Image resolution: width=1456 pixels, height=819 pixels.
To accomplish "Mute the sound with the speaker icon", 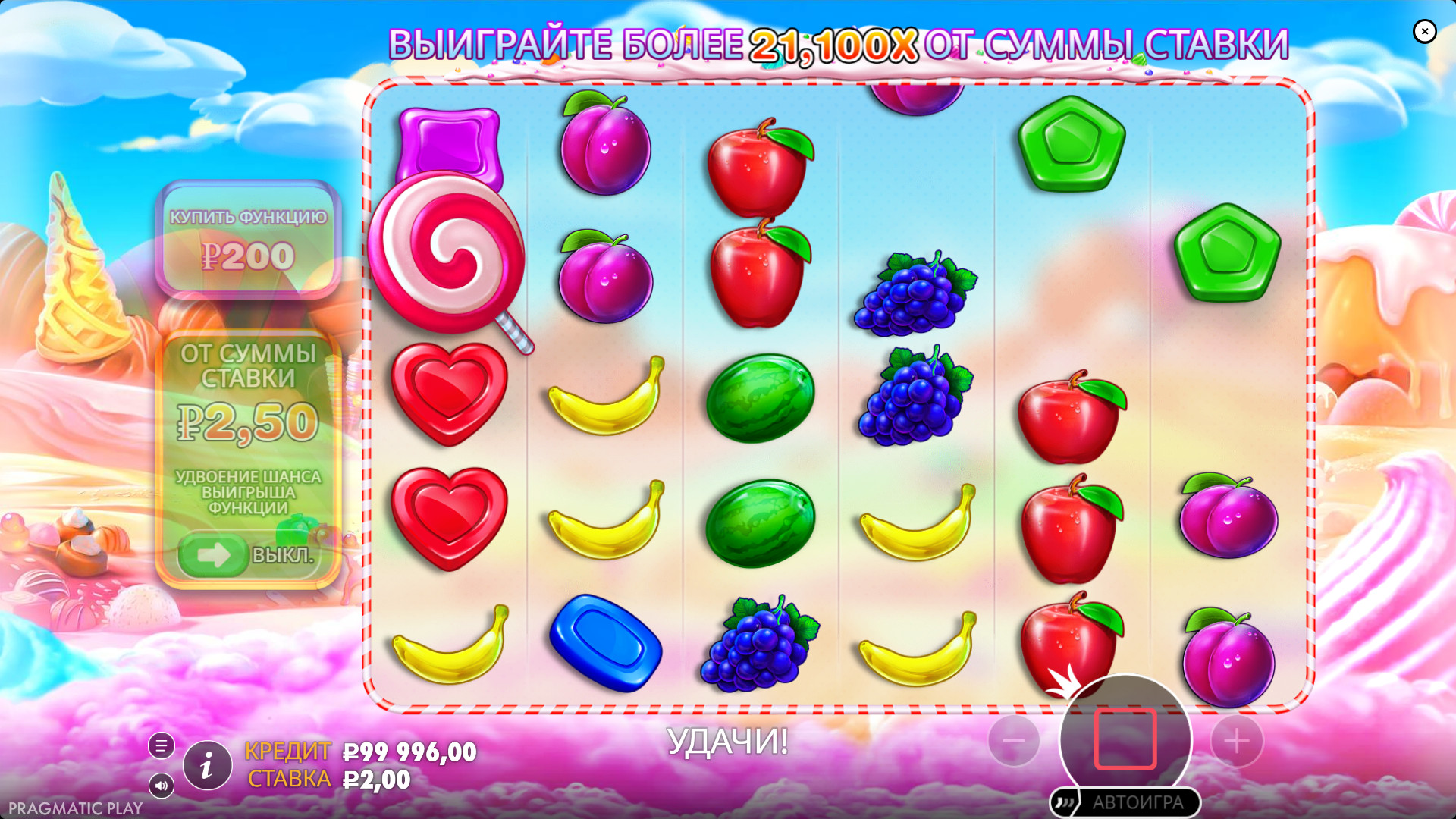I will (161, 786).
